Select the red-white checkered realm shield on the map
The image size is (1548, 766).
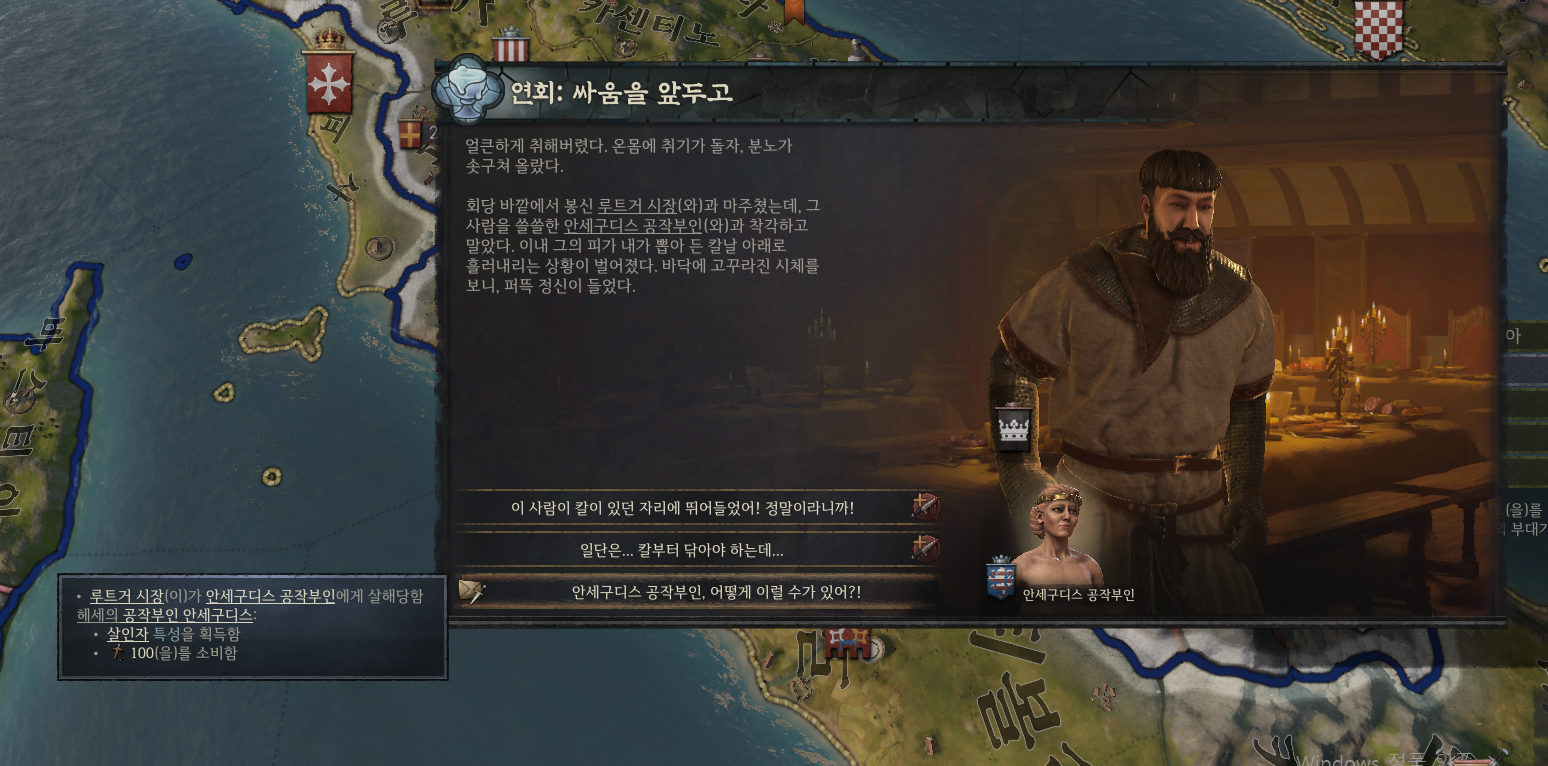[x=1378, y=28]
